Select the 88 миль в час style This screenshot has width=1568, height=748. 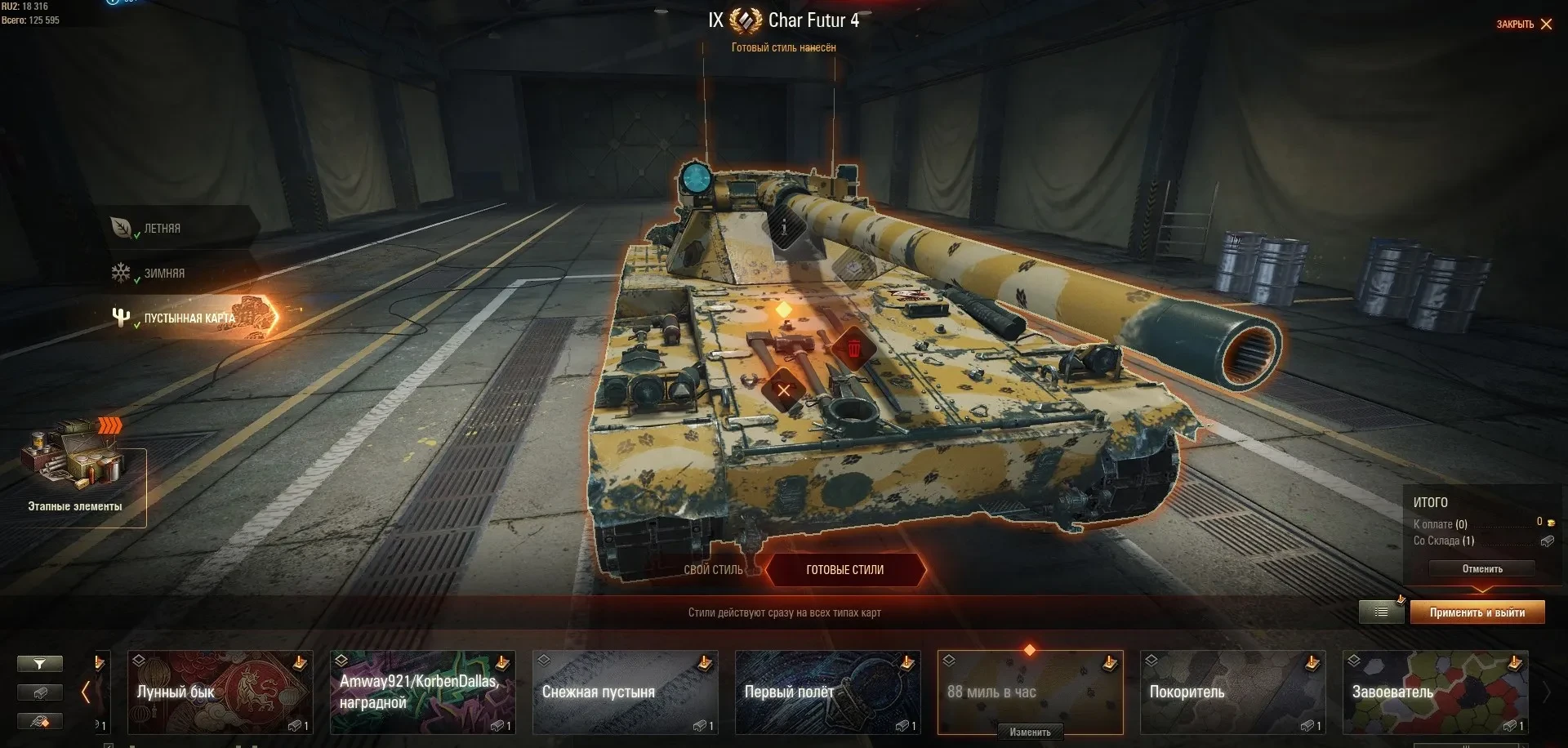(1030, 690)
